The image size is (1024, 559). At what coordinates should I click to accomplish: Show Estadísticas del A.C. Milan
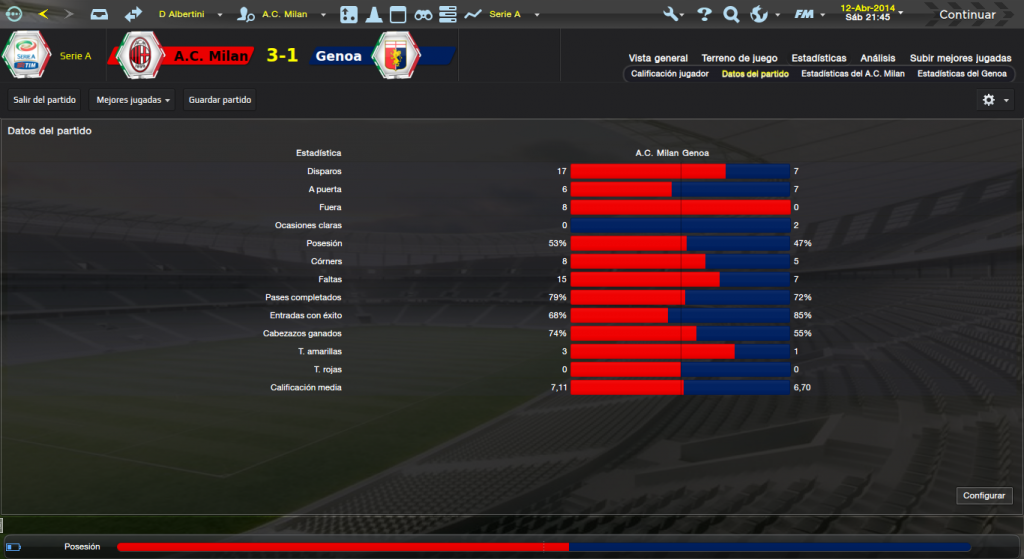(853, 74)
